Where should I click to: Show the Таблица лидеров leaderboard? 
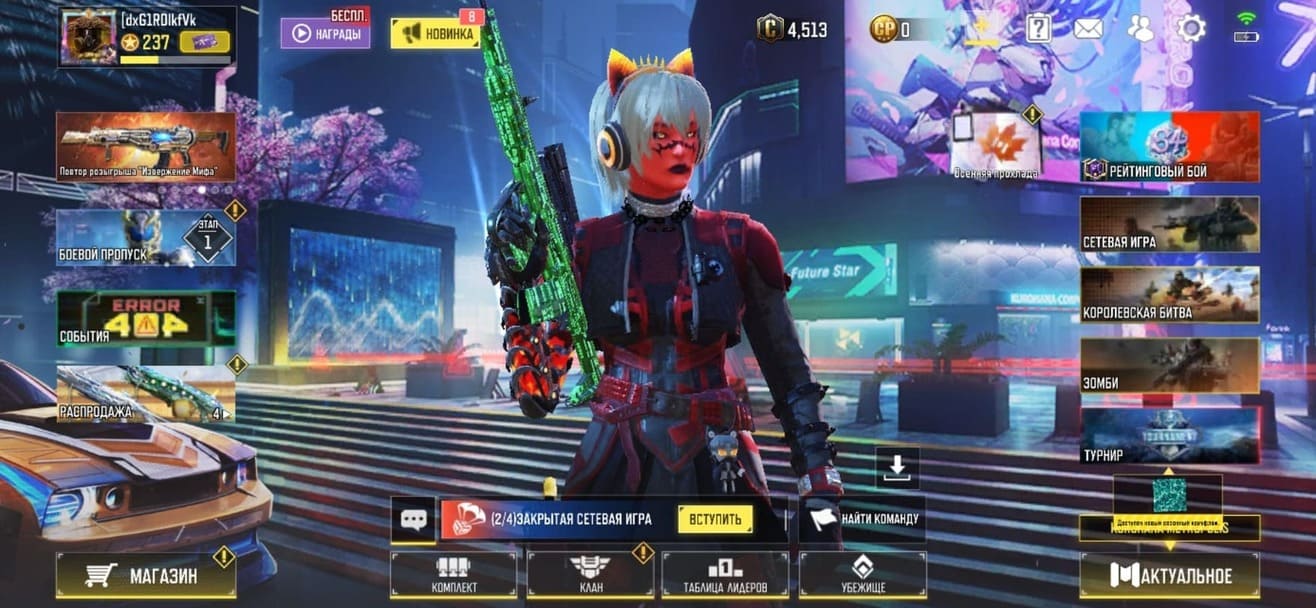[726, 575]
